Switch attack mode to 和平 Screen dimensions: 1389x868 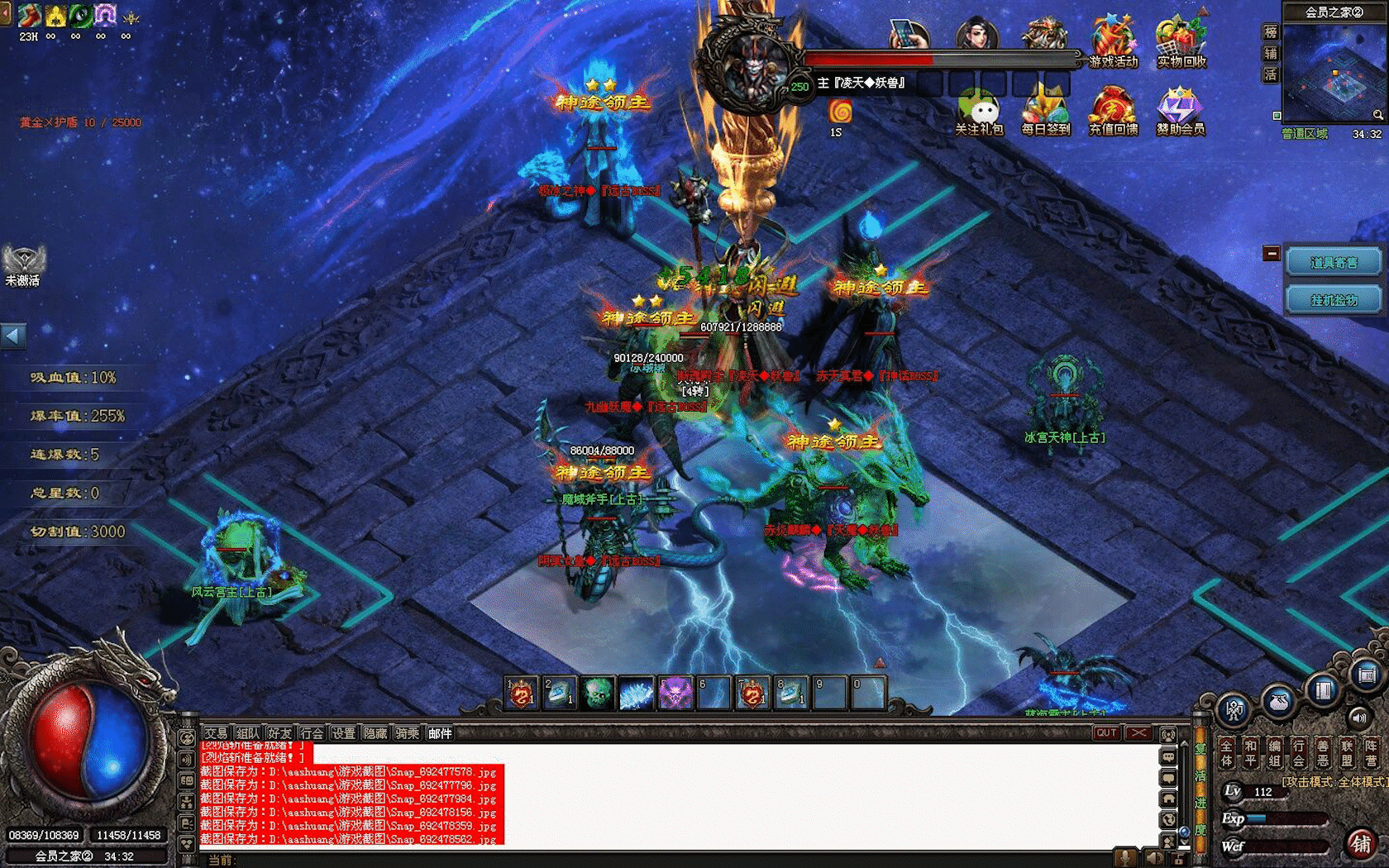coord(1251,752)
